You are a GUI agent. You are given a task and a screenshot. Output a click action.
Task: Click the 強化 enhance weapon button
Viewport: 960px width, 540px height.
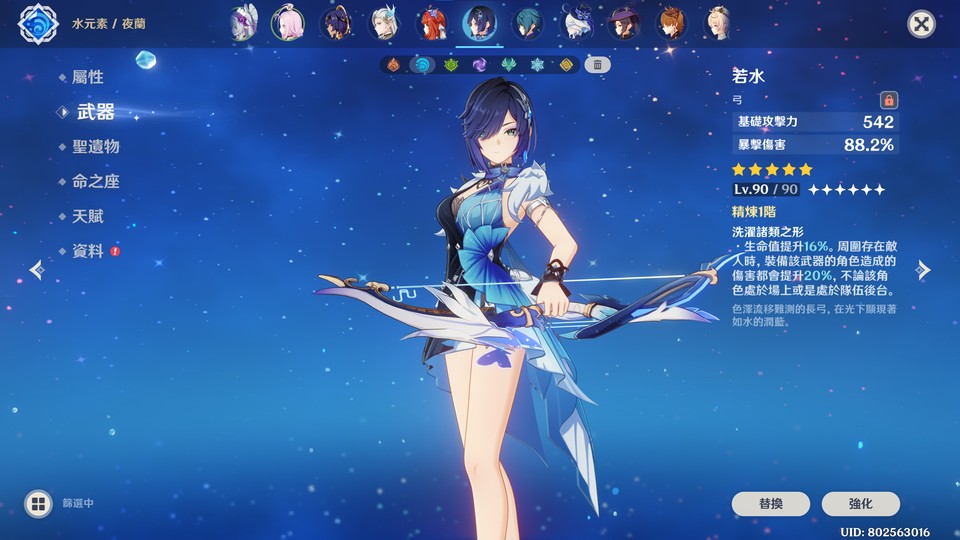click(860, 503)
